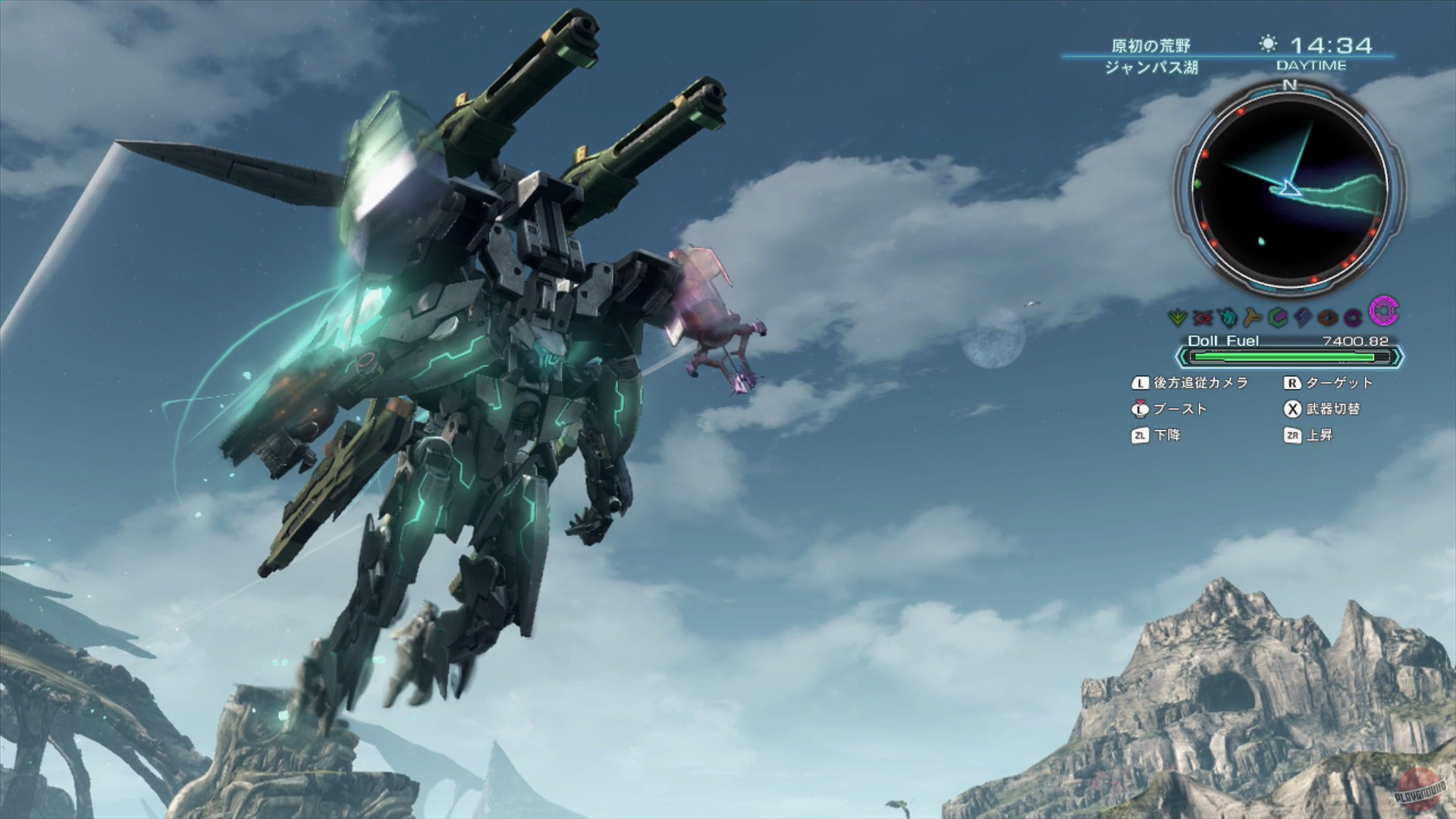
Task: Select the orange hexagon weapon icon
Action: point(1326,317)
